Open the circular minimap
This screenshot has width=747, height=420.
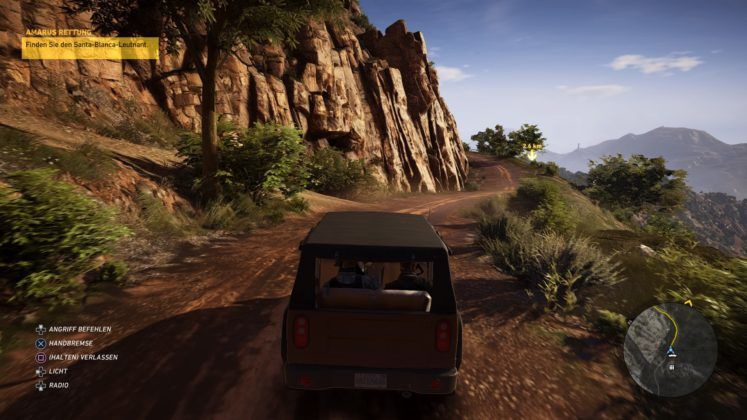tap(670, 349)
